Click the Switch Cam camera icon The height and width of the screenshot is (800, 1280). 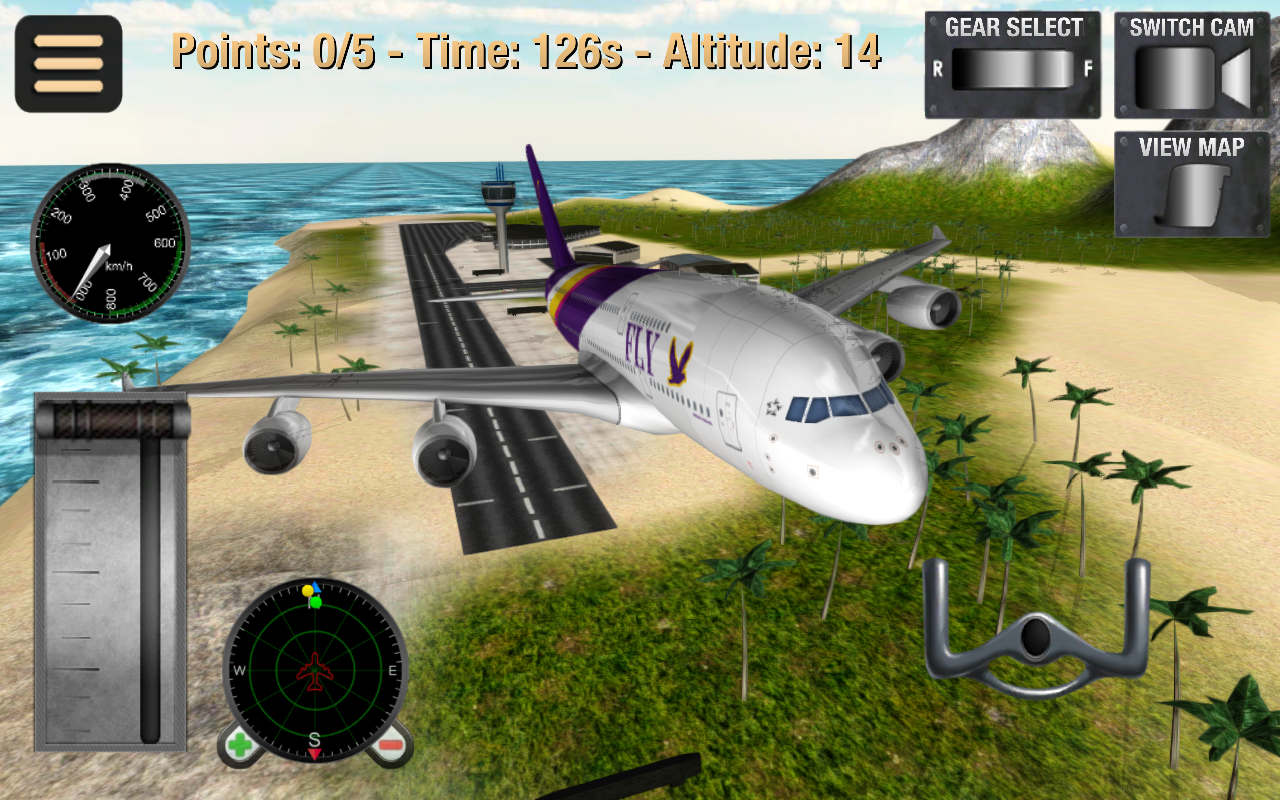pos(1185,75)
